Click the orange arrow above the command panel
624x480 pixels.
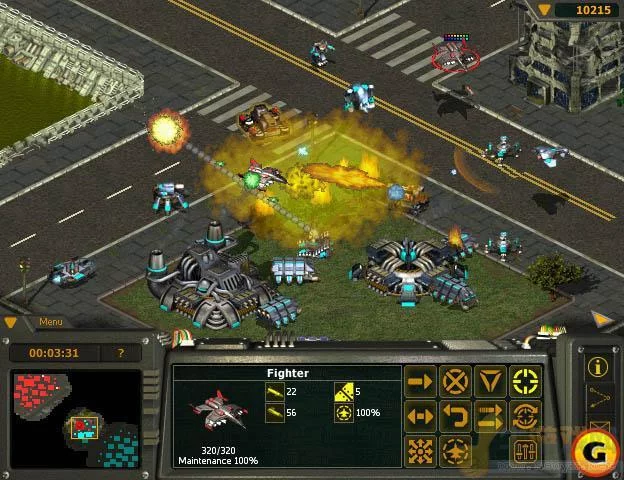tap(602, 320)
